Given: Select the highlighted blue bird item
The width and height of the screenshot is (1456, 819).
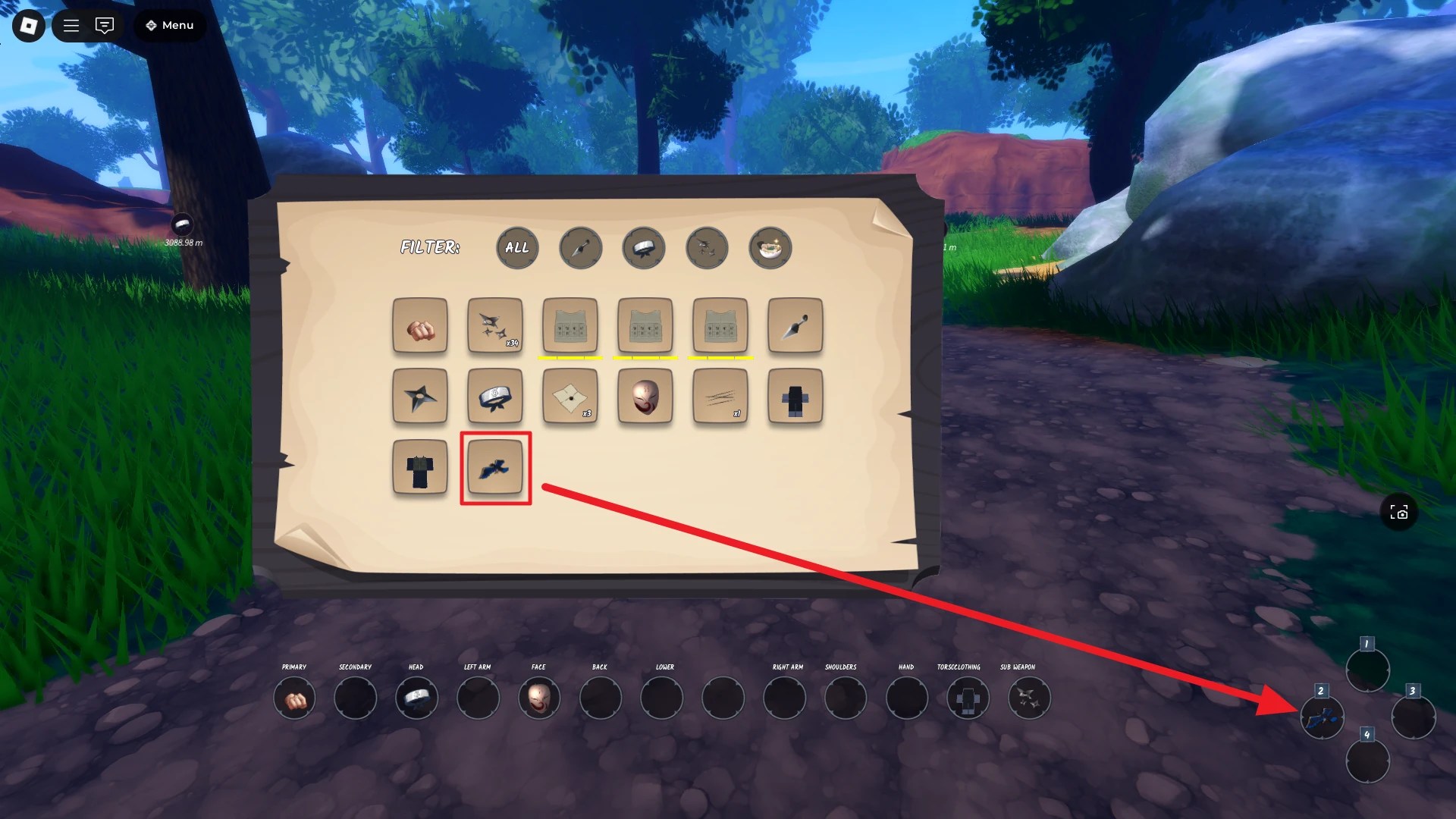Looking at the screenshot, I should click(494, 467).
